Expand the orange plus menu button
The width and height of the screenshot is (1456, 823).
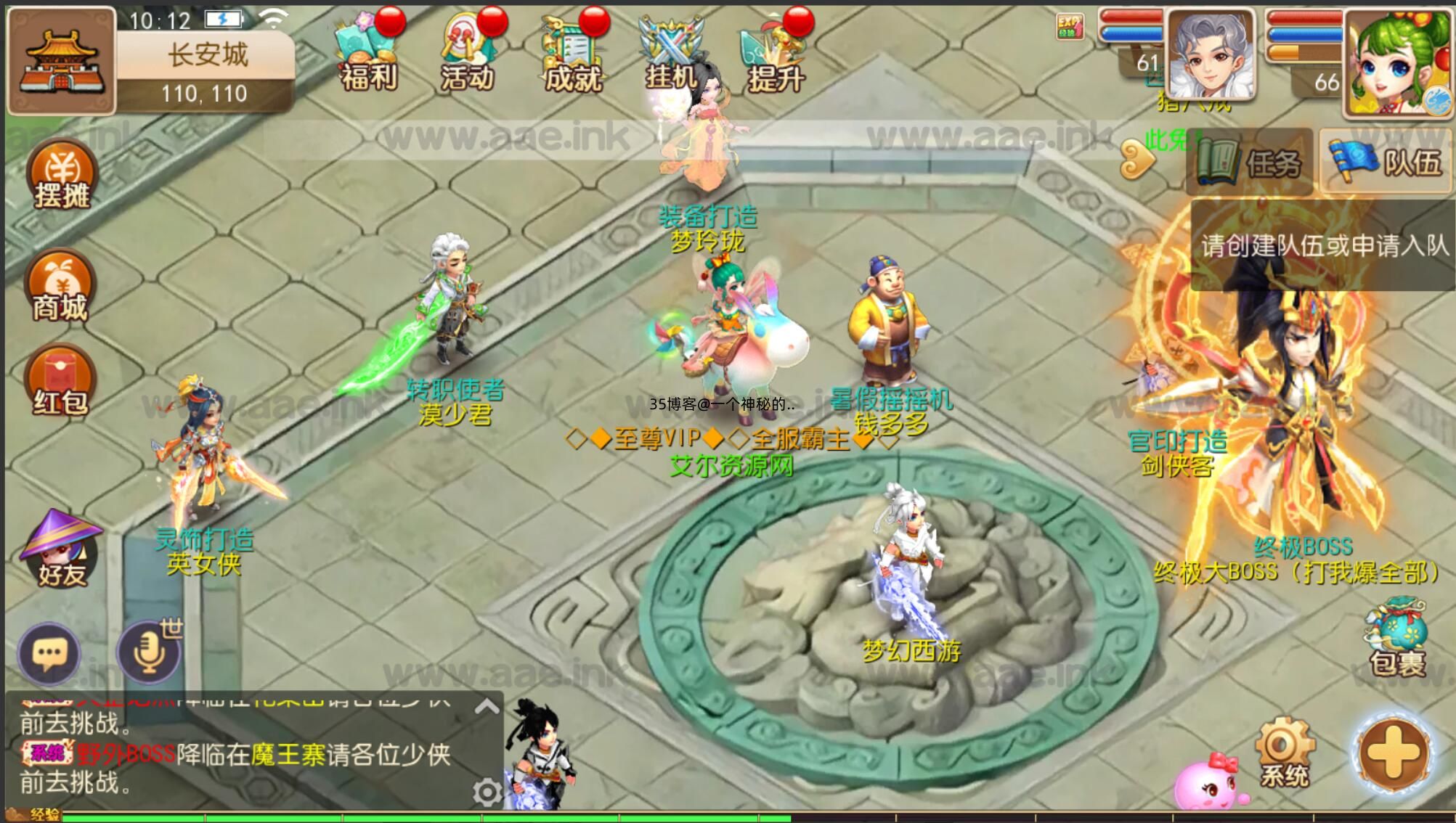(1393, 753)
